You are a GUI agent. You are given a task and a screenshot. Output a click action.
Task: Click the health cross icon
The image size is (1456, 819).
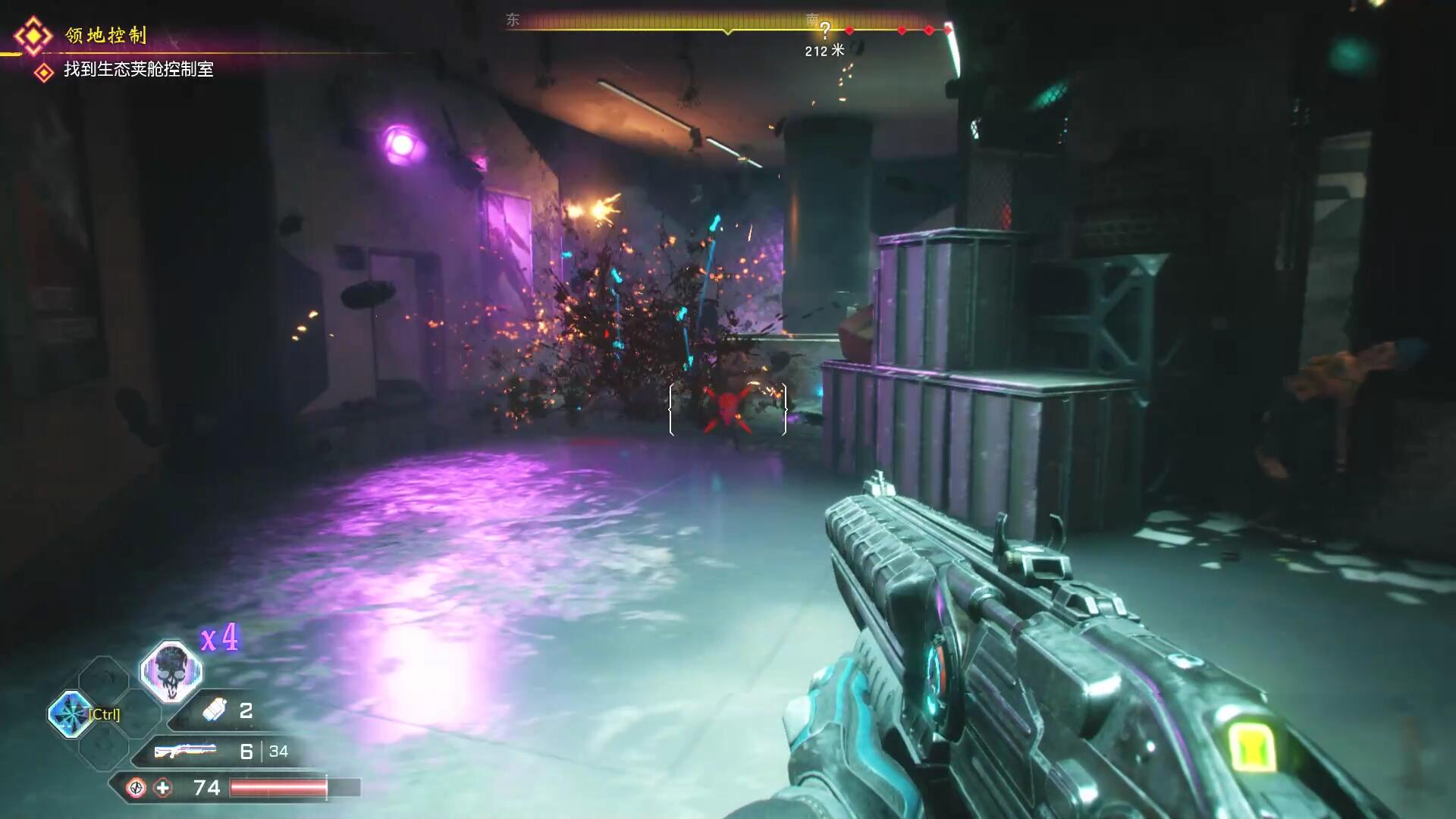(x=163, y=788)
